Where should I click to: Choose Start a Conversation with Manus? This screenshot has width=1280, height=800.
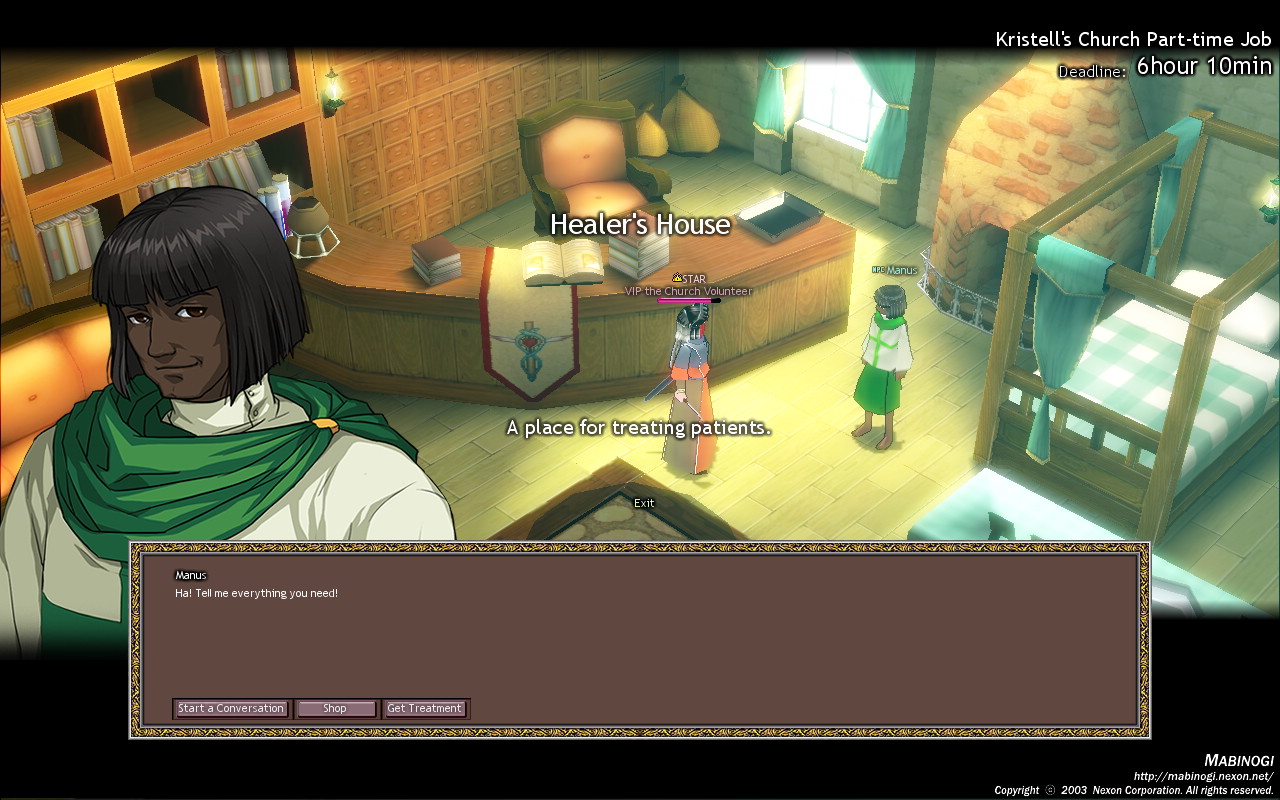[231, 709]
